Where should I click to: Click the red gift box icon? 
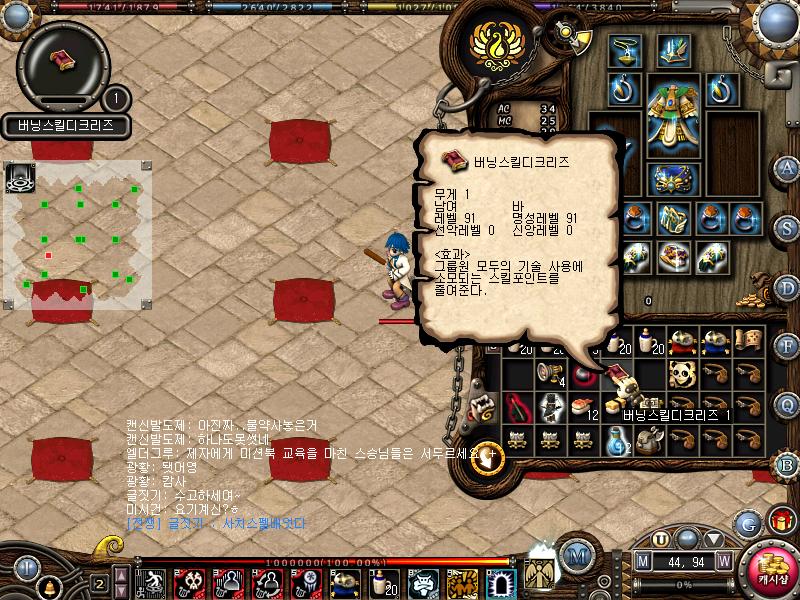click(779, 522)
